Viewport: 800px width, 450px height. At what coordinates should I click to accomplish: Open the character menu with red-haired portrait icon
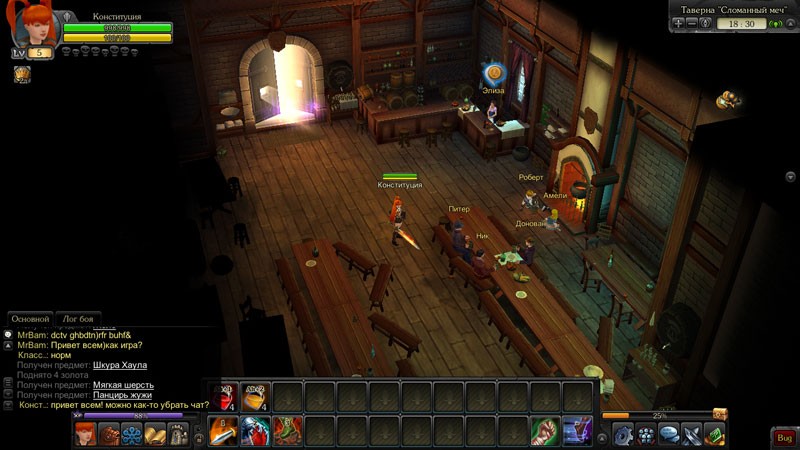pyautogui.click(x=86, y=434)
